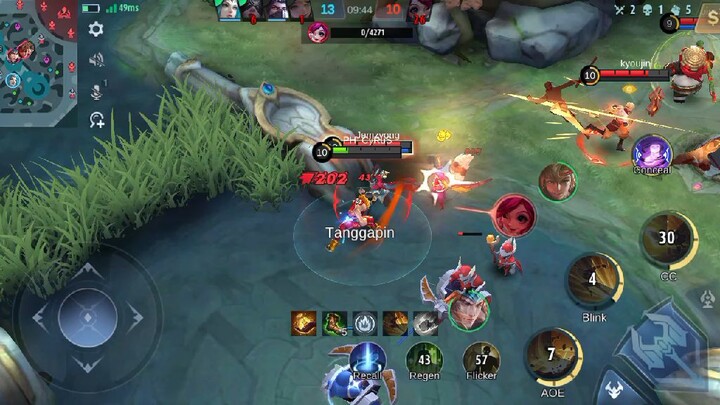This screenshot has height=405, width=720.
Task: Cast the Flicker battle spell
Action: point(481,361)
